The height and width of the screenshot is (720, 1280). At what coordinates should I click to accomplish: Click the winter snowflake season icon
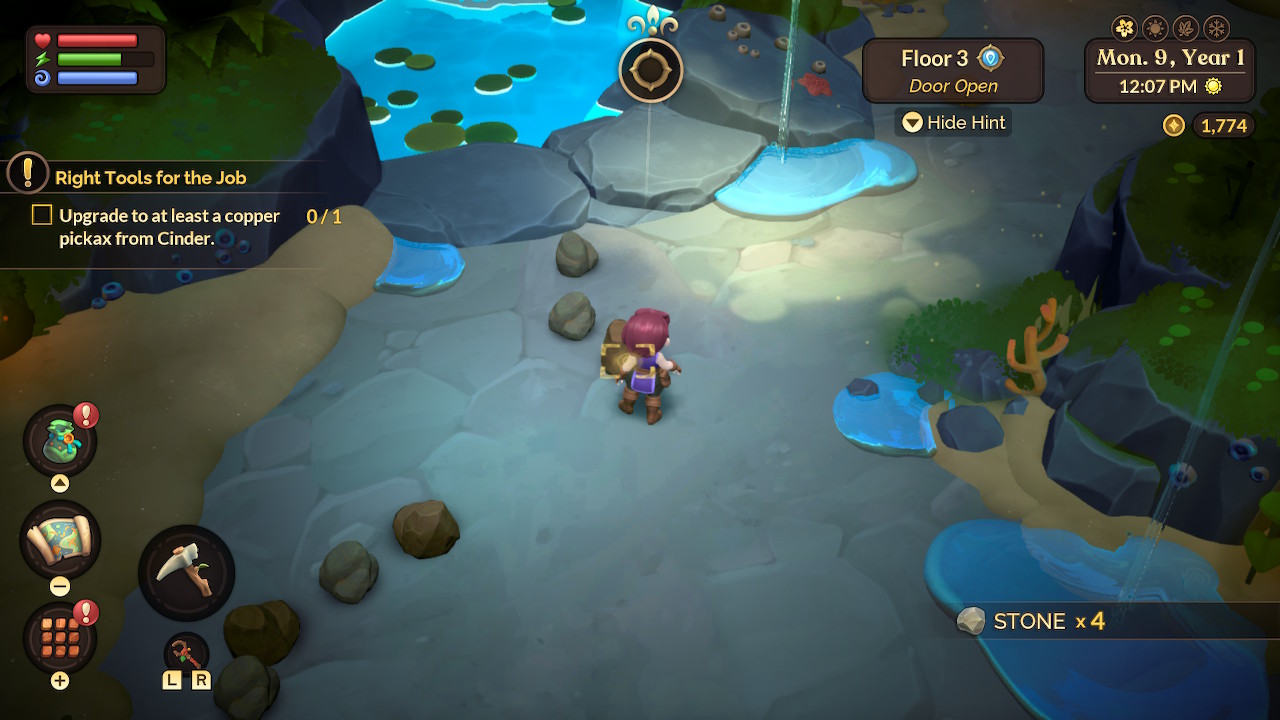pyautogui.click(x=1216, y=28)
